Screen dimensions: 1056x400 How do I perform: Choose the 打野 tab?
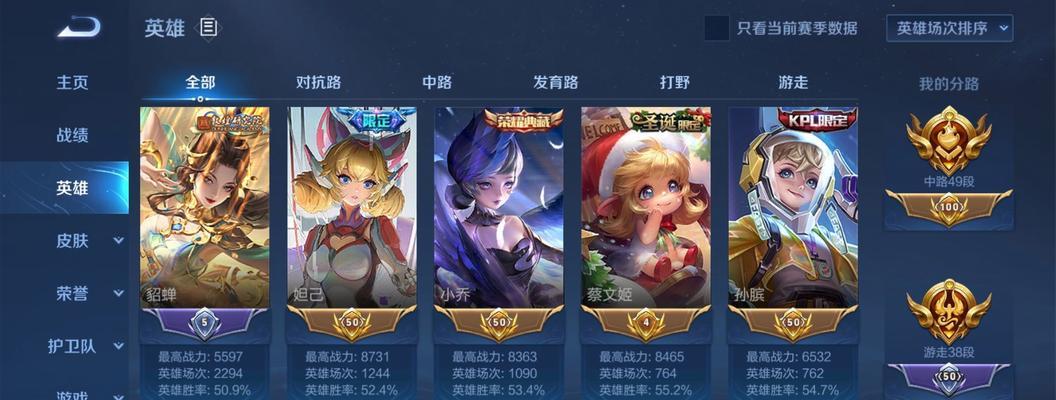coord(674,82)
